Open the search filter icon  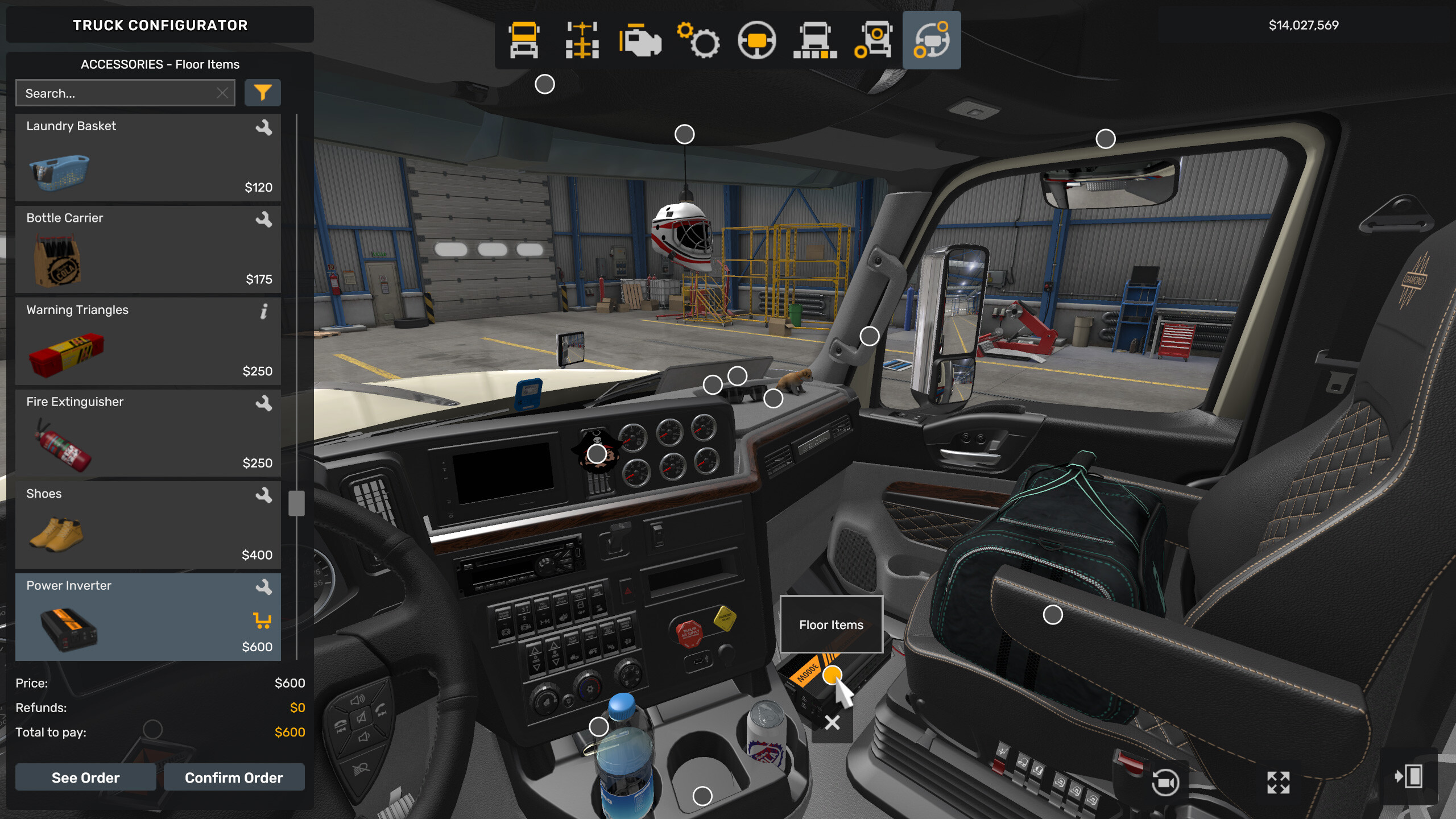click(263, 92)
